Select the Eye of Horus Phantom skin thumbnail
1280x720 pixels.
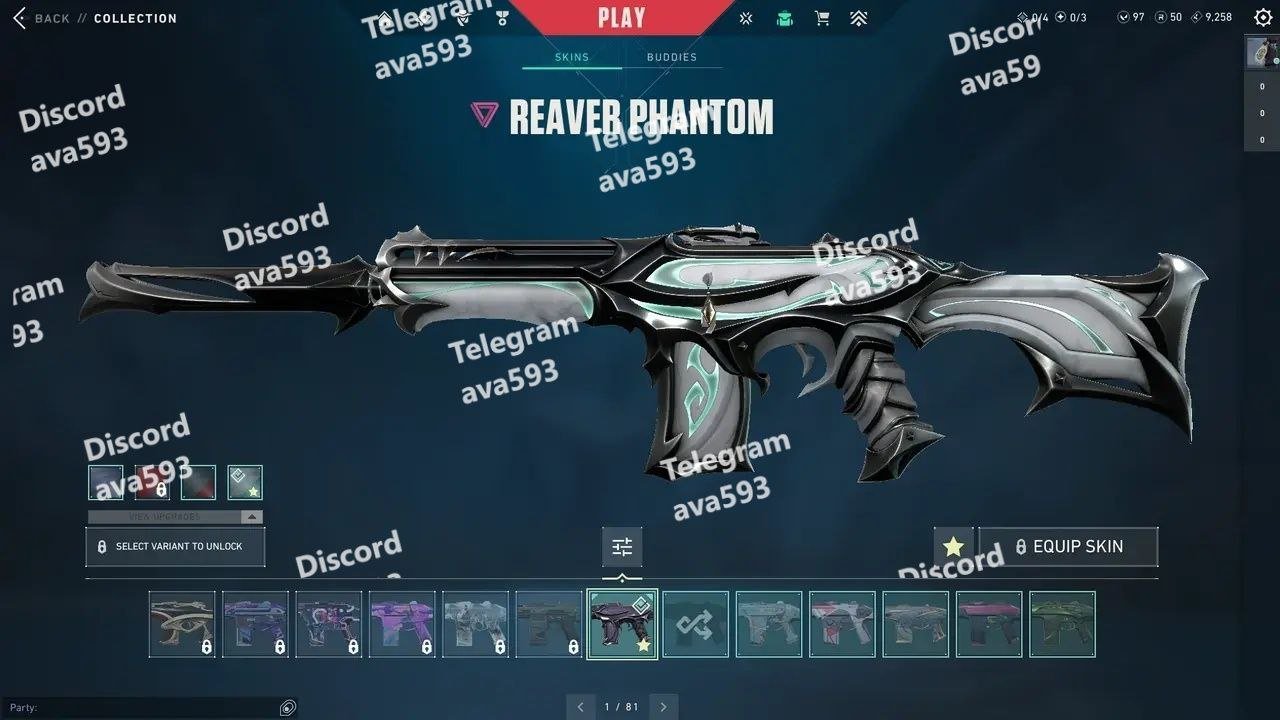point(182,624)
